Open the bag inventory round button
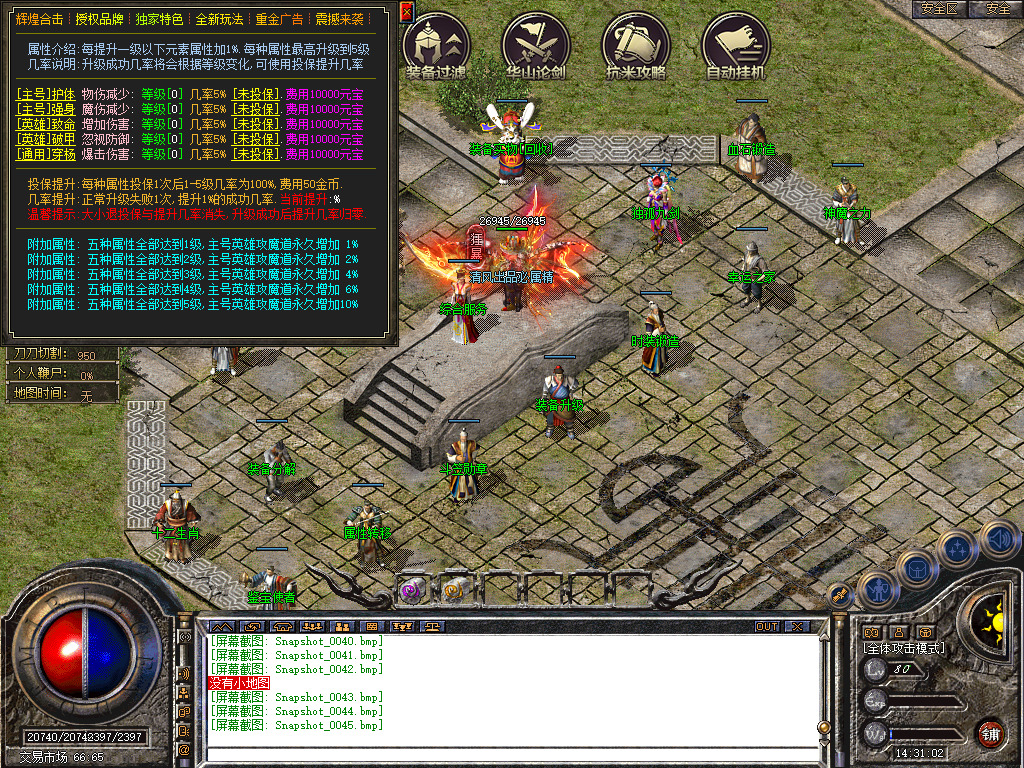Screen dimensions: 1024x768 click(917, 568)
